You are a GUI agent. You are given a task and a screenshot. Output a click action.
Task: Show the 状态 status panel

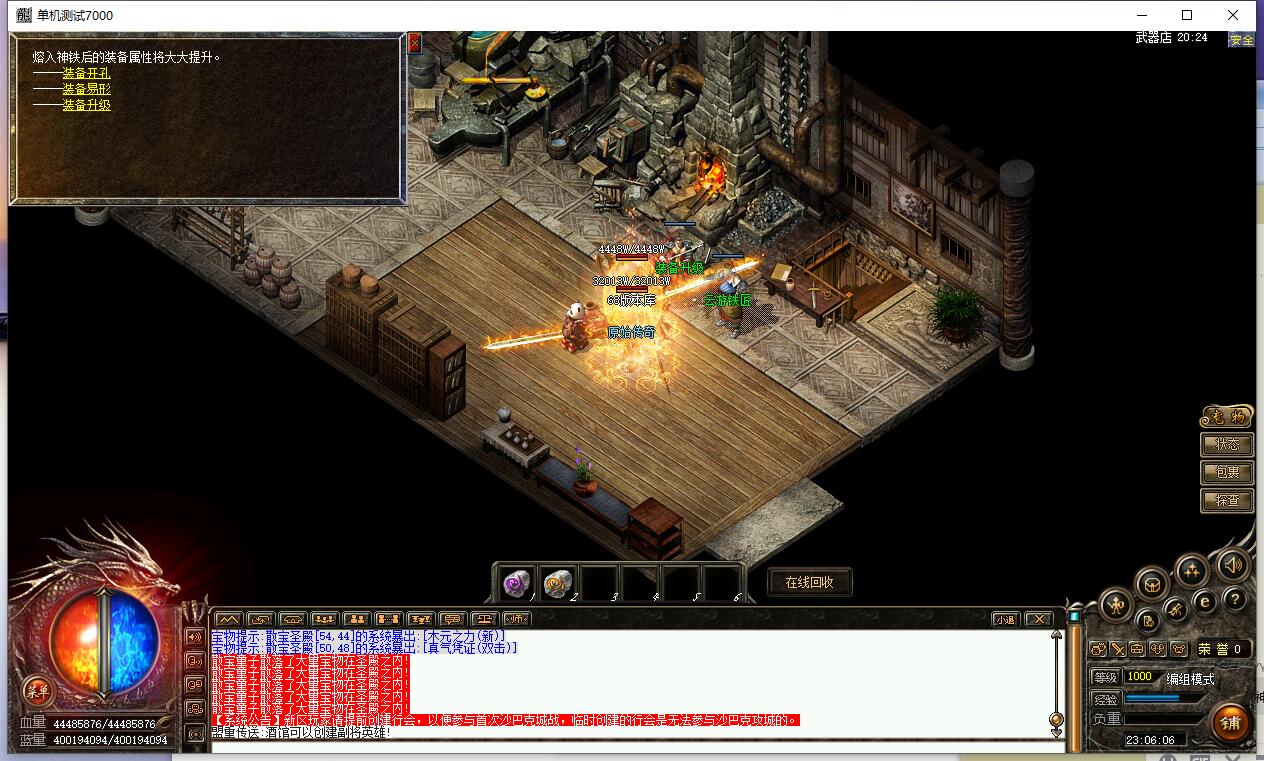point(1227,444)
